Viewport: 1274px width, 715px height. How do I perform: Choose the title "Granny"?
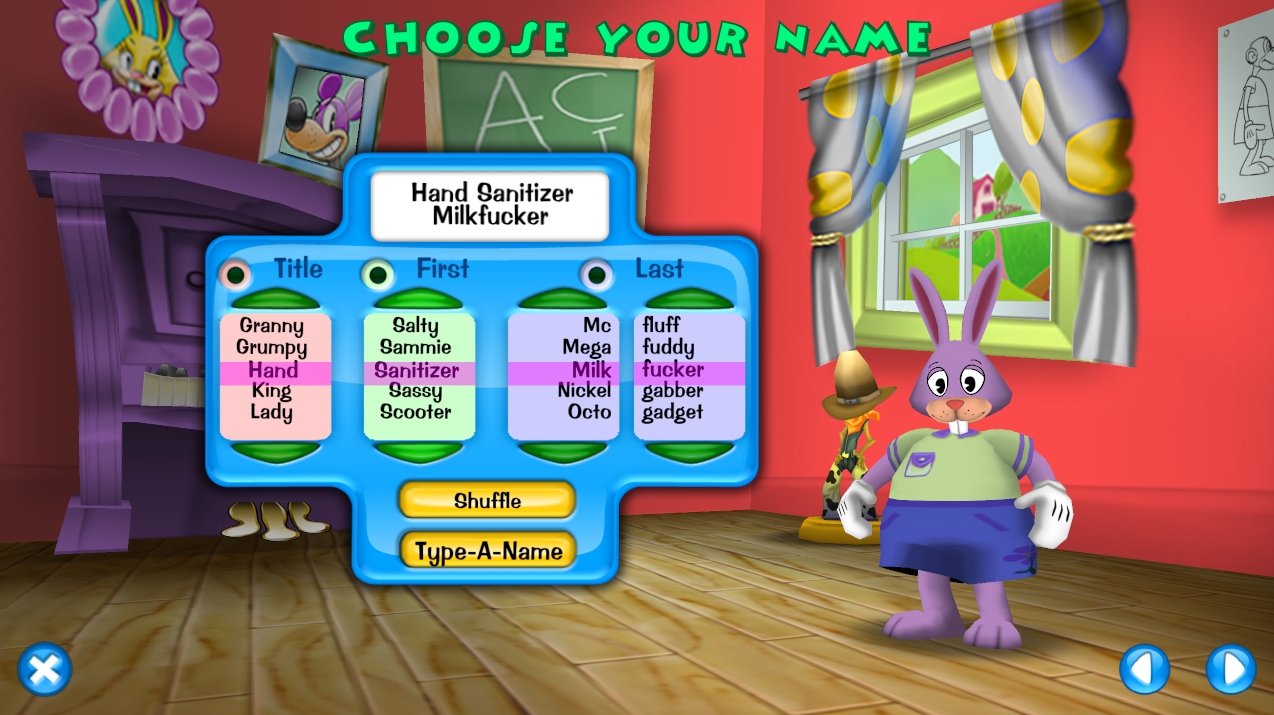click(x=272, y=326)
